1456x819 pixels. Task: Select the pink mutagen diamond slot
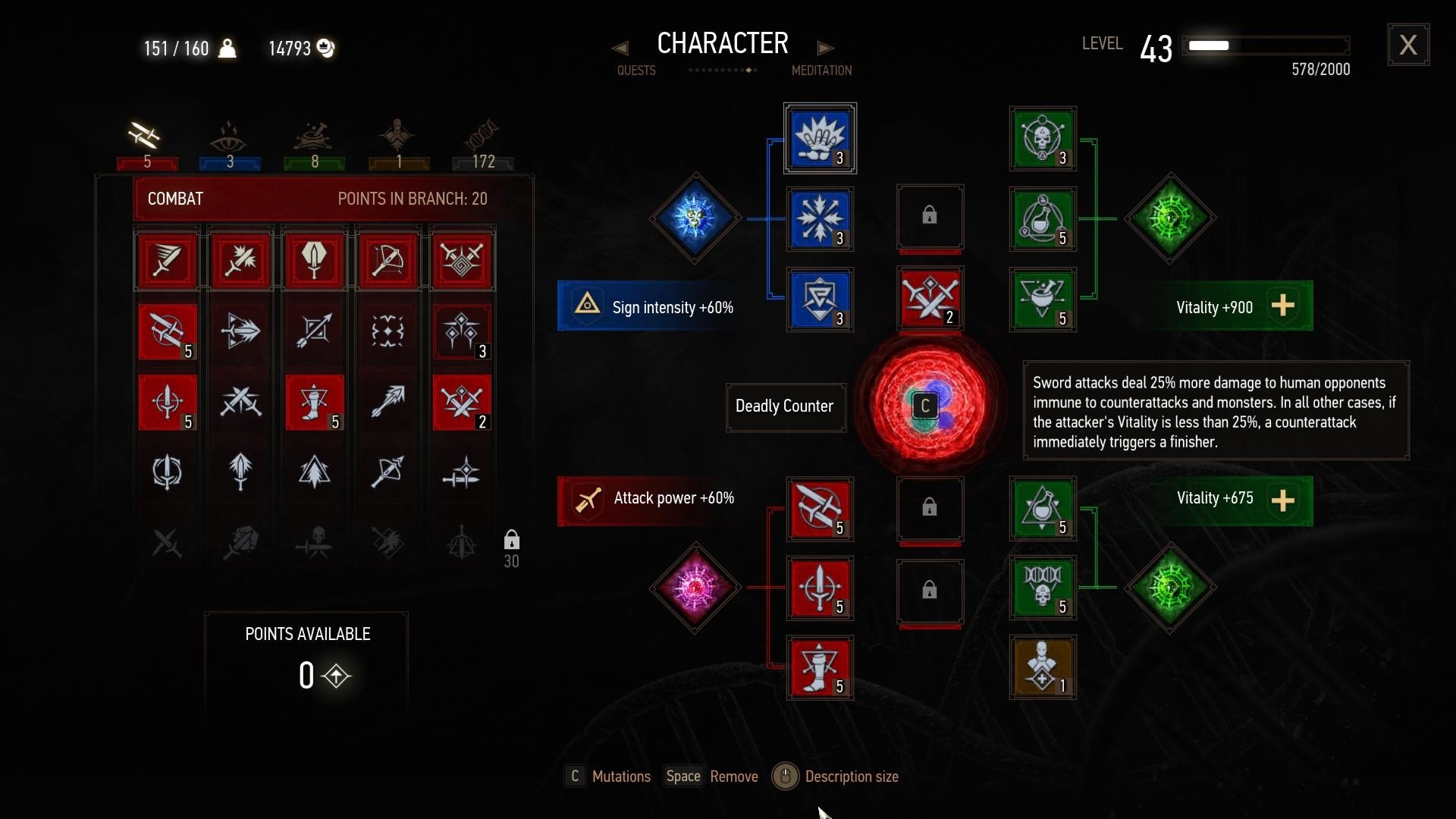694,588
